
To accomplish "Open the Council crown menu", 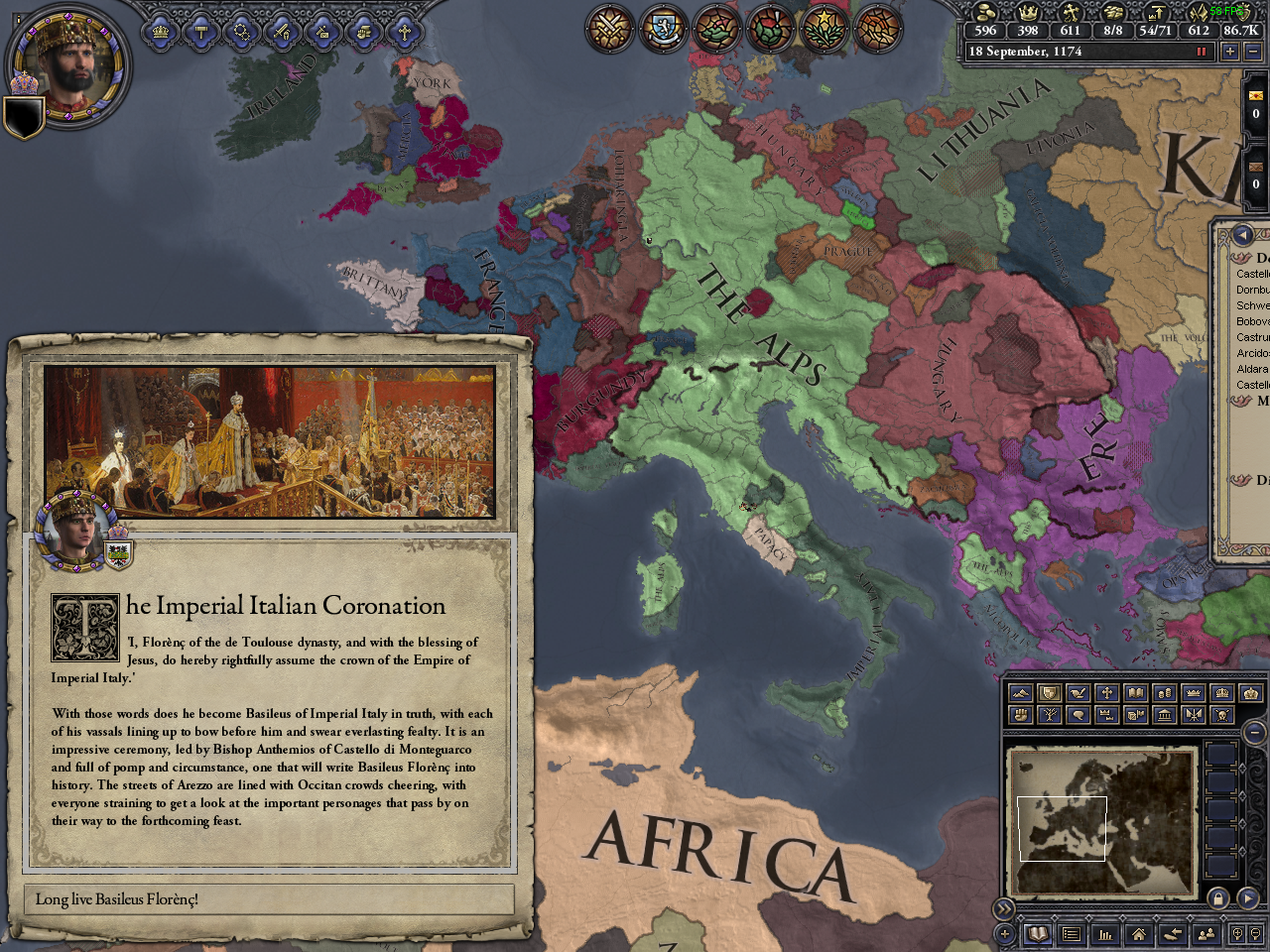I will 161,32.
